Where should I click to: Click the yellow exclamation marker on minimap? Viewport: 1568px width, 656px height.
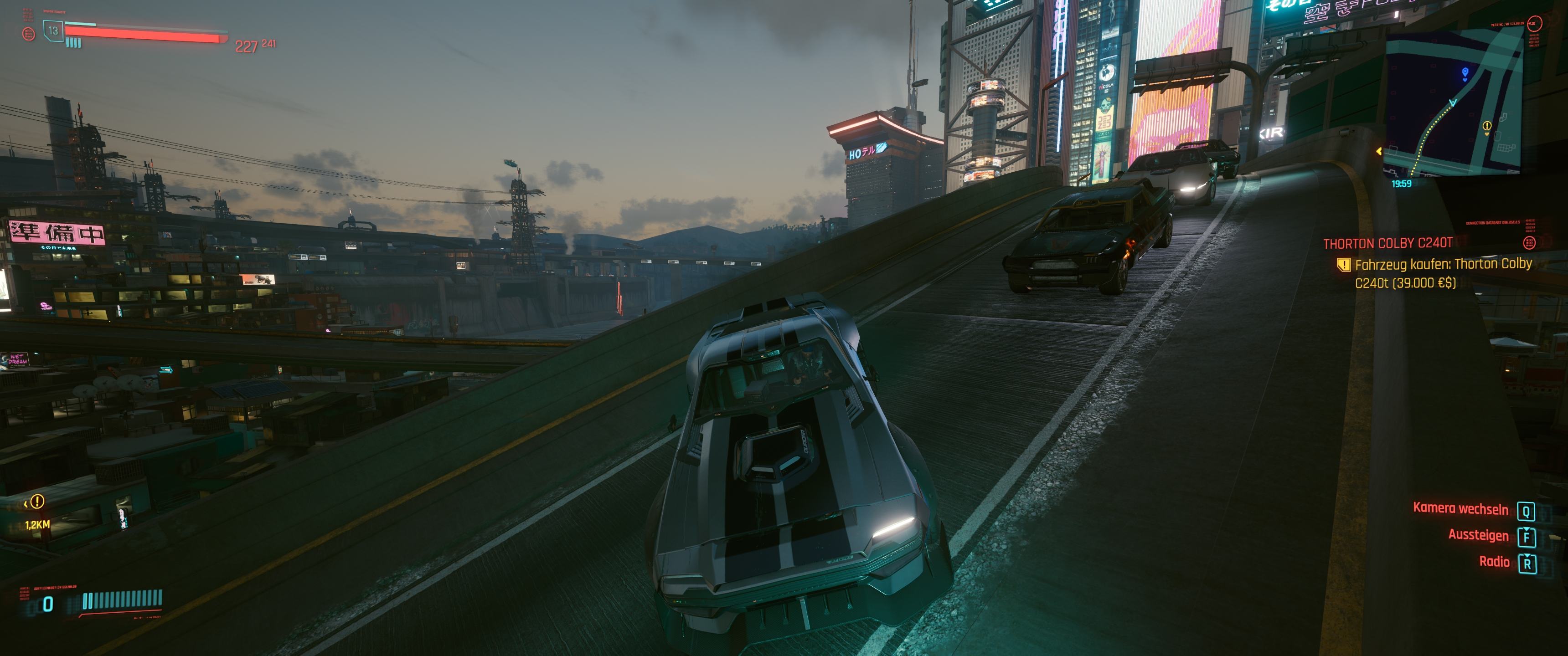click(x=1487, y=126)
